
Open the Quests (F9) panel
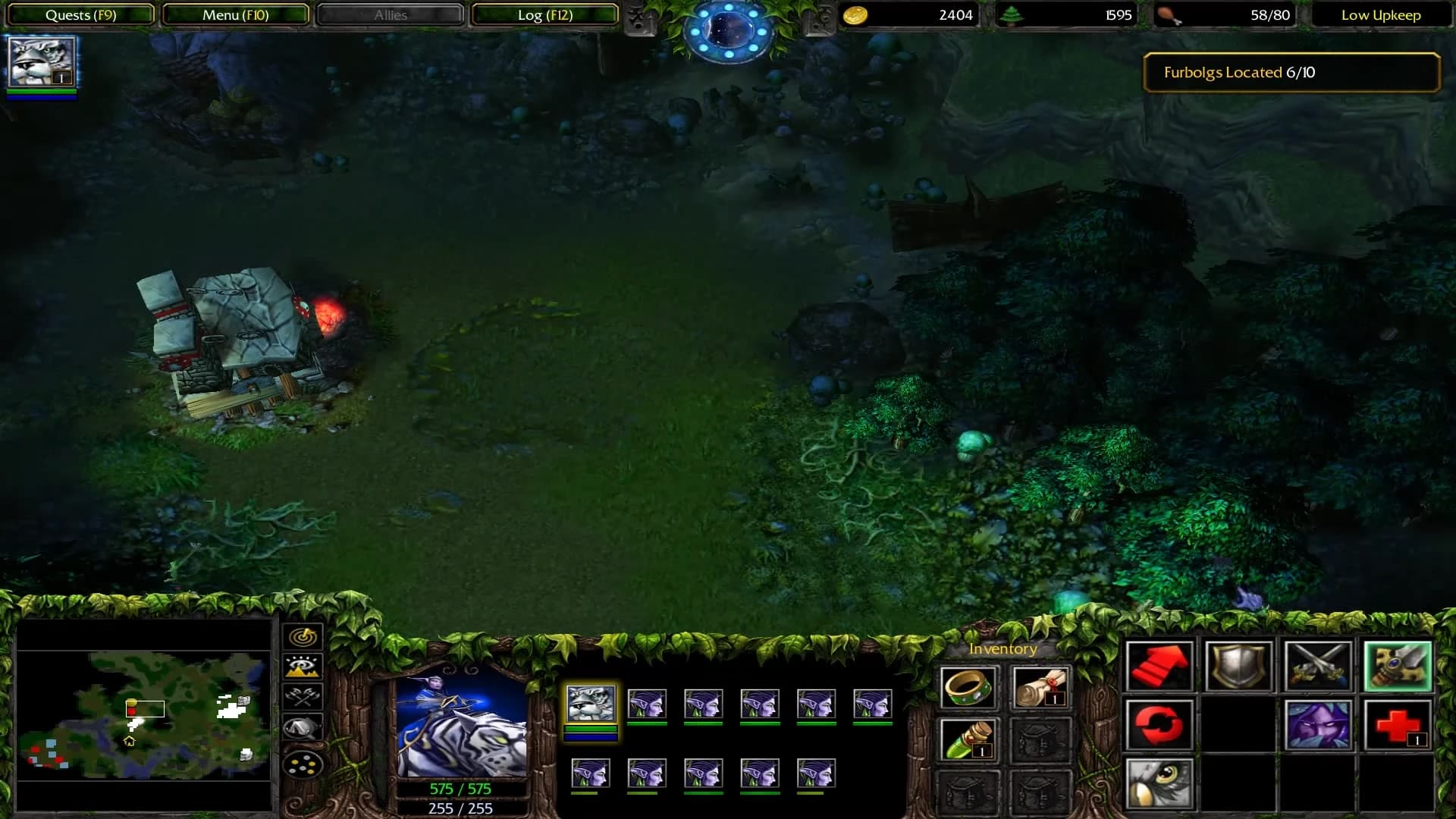[78, 14]
